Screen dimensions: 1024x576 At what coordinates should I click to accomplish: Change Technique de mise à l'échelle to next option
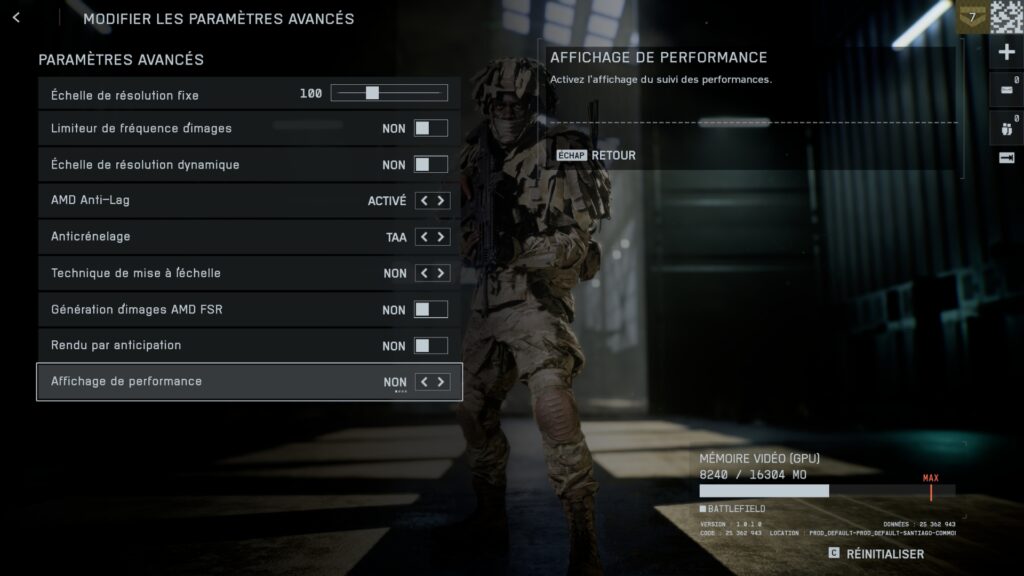pos(440,273)
